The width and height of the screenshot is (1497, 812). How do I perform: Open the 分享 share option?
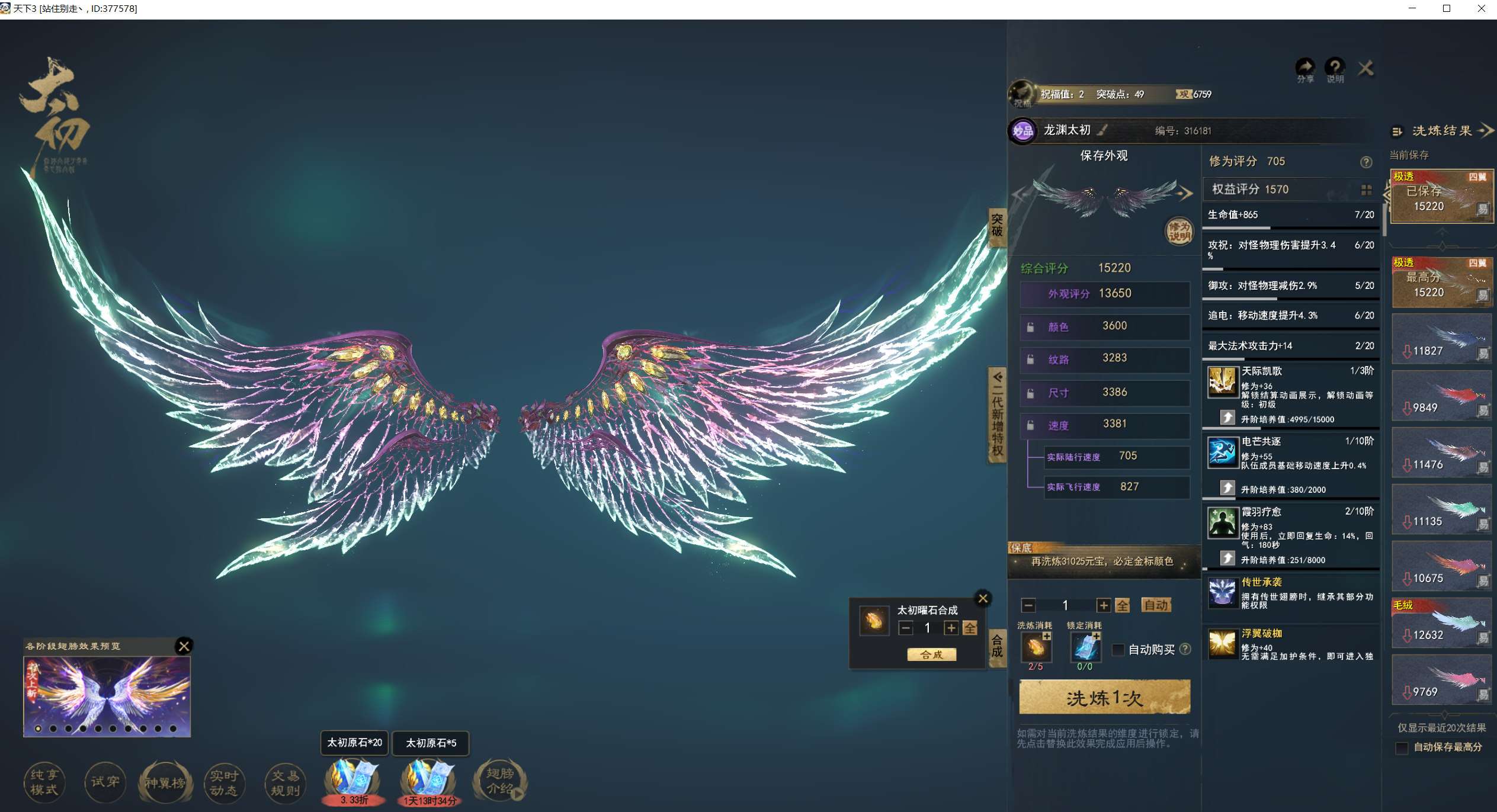[1305, 70]
